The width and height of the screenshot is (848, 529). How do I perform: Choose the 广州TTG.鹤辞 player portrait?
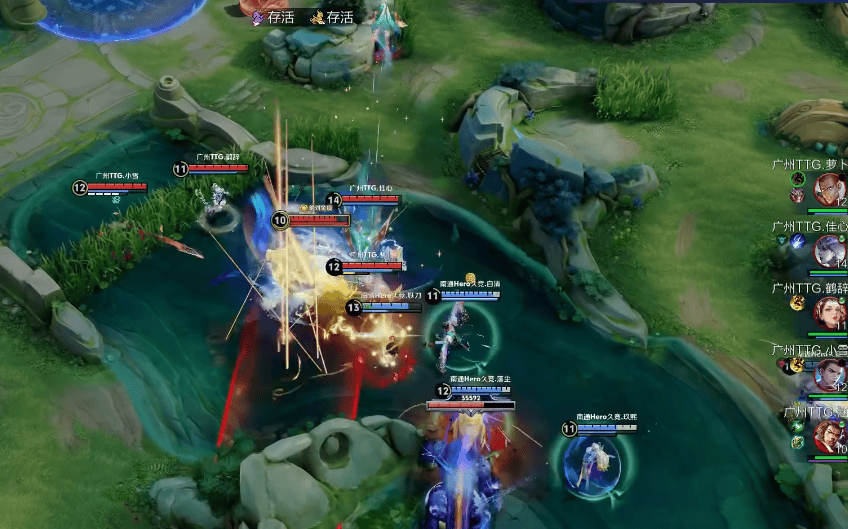coord(829,312)
